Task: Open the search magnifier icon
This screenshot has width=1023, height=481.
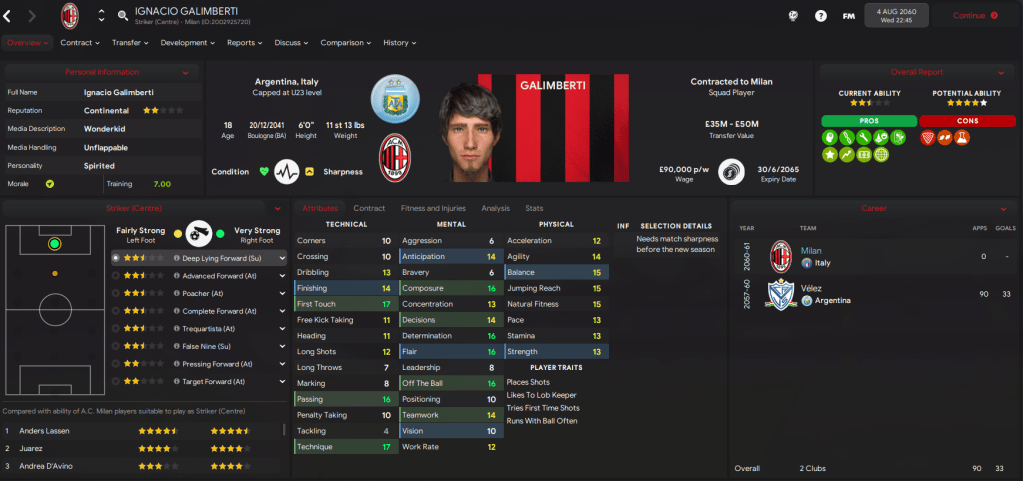Action: (x=123, y=15)
